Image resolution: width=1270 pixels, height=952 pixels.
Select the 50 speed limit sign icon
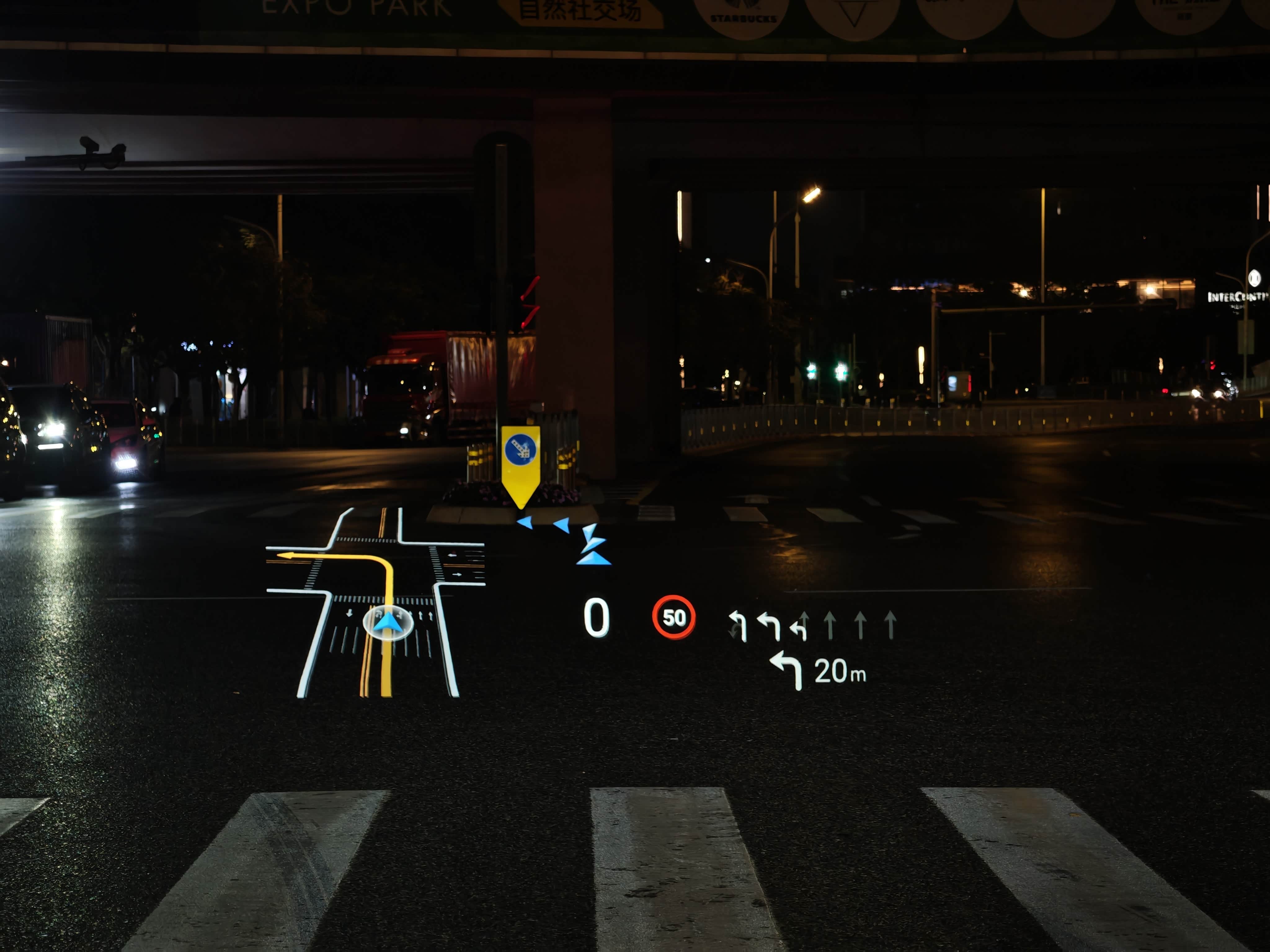(x=673, y=617)
